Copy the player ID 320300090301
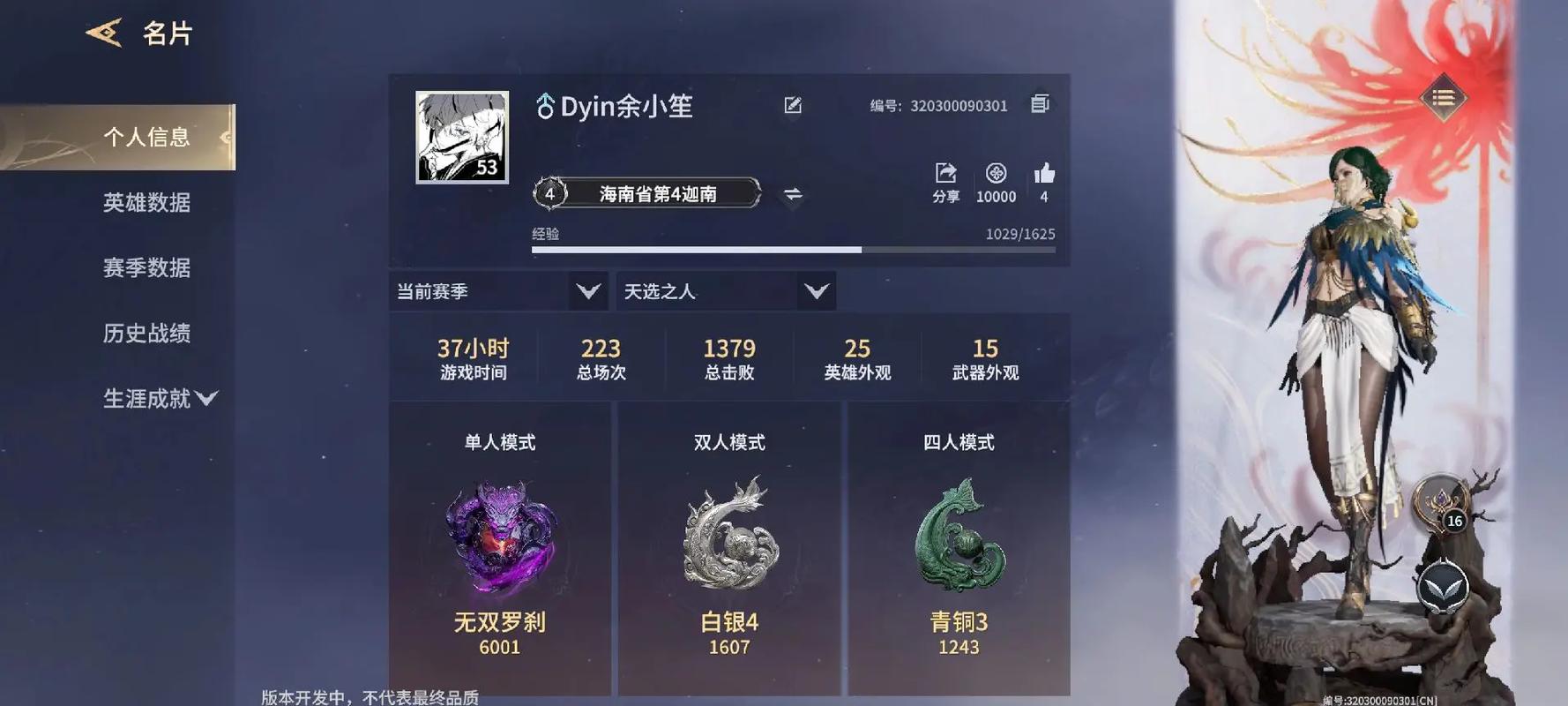1568x706 pixels. click(x=1040, y=103)
